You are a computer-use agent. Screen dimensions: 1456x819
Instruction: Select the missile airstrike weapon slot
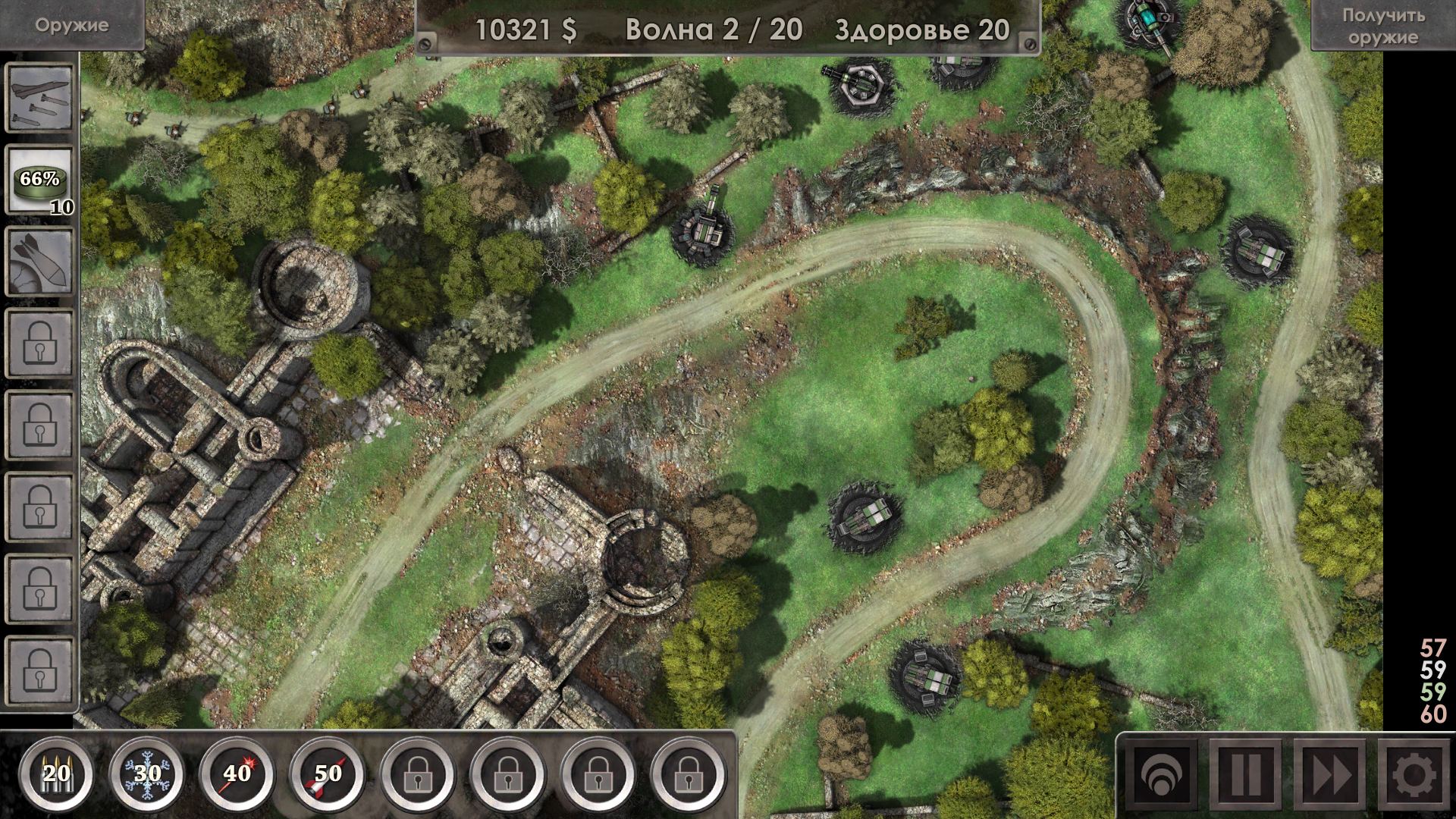coord(40,98)
